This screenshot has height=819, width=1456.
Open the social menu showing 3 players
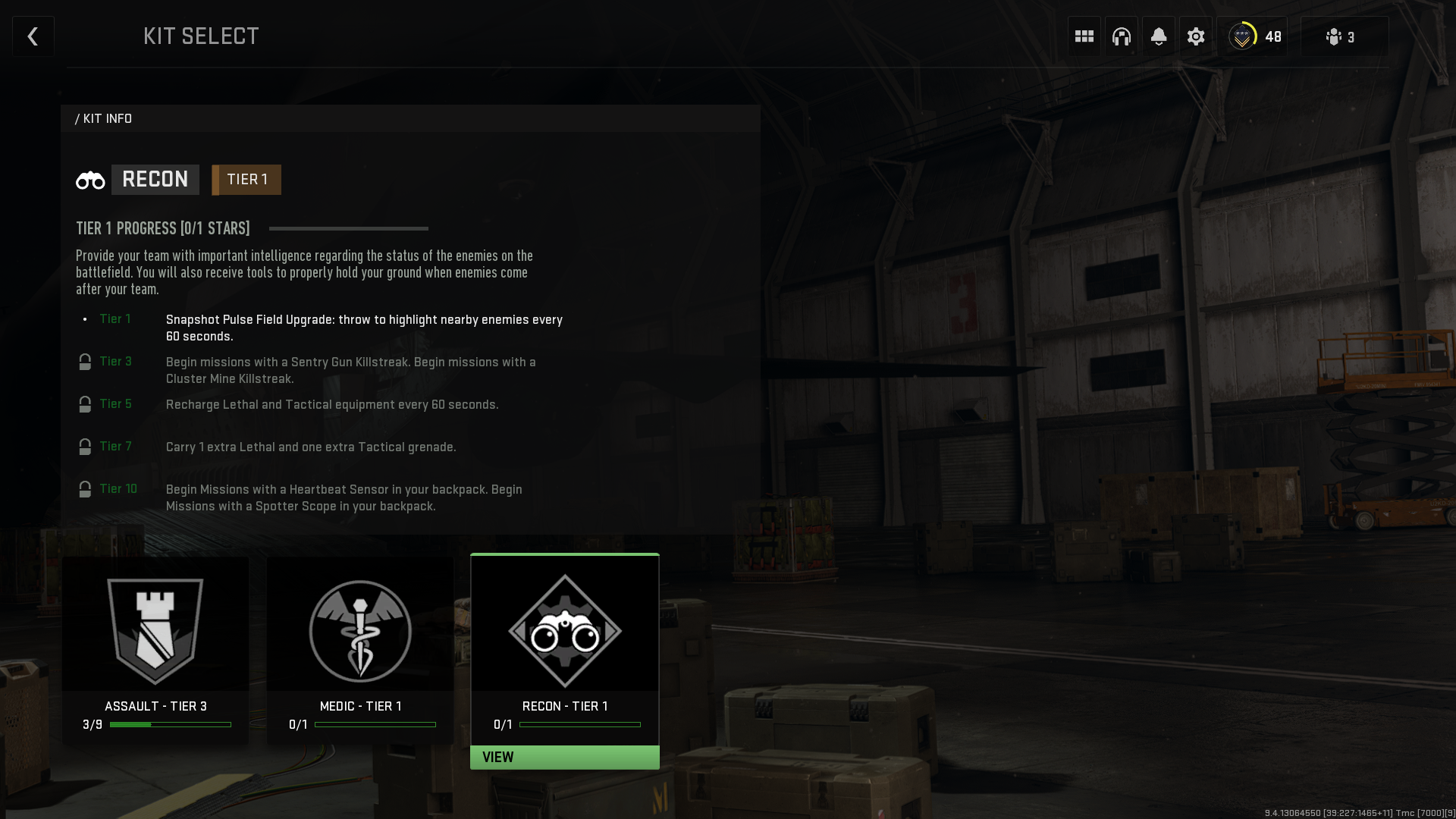coord(1341,36)
